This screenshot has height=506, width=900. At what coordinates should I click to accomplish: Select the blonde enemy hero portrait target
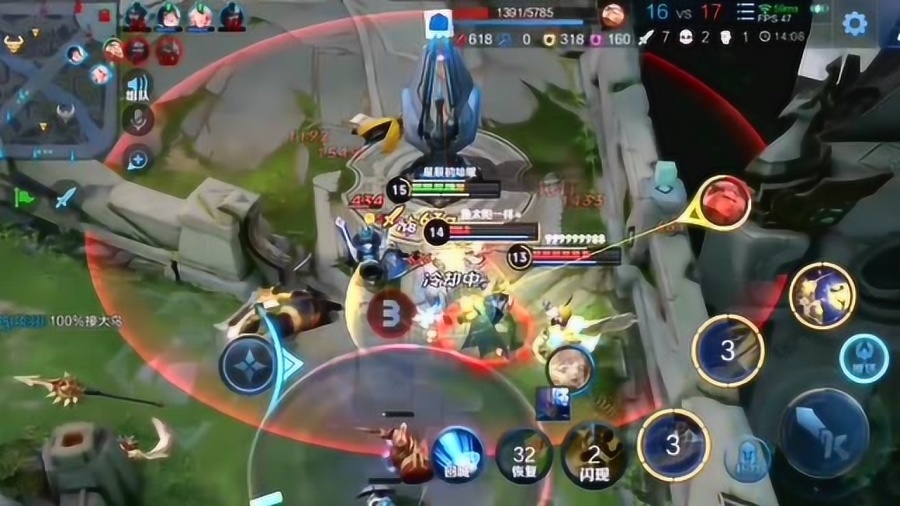point(569,369)
